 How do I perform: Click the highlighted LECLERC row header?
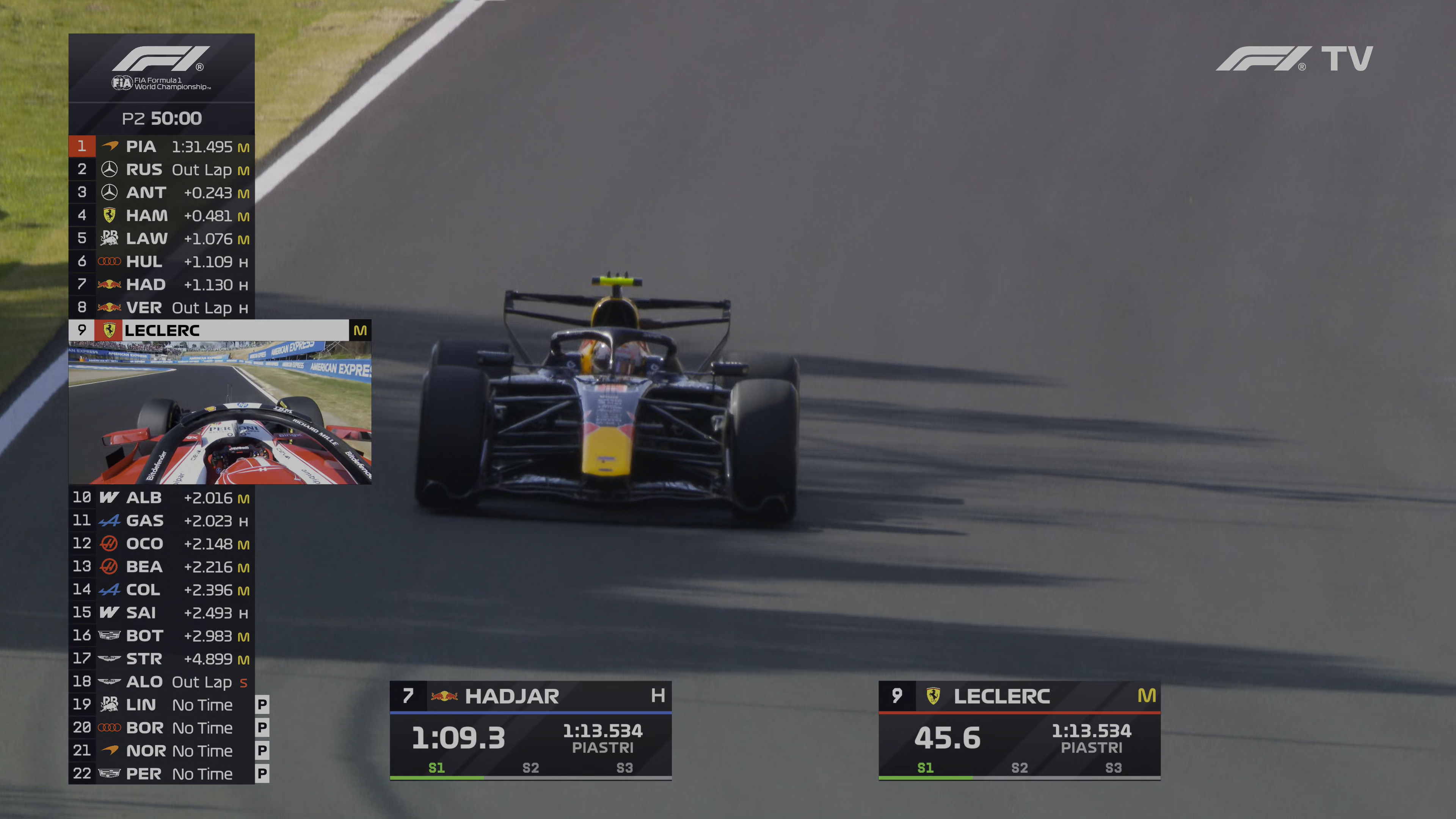pyautogui.click(x=219, y=330)
